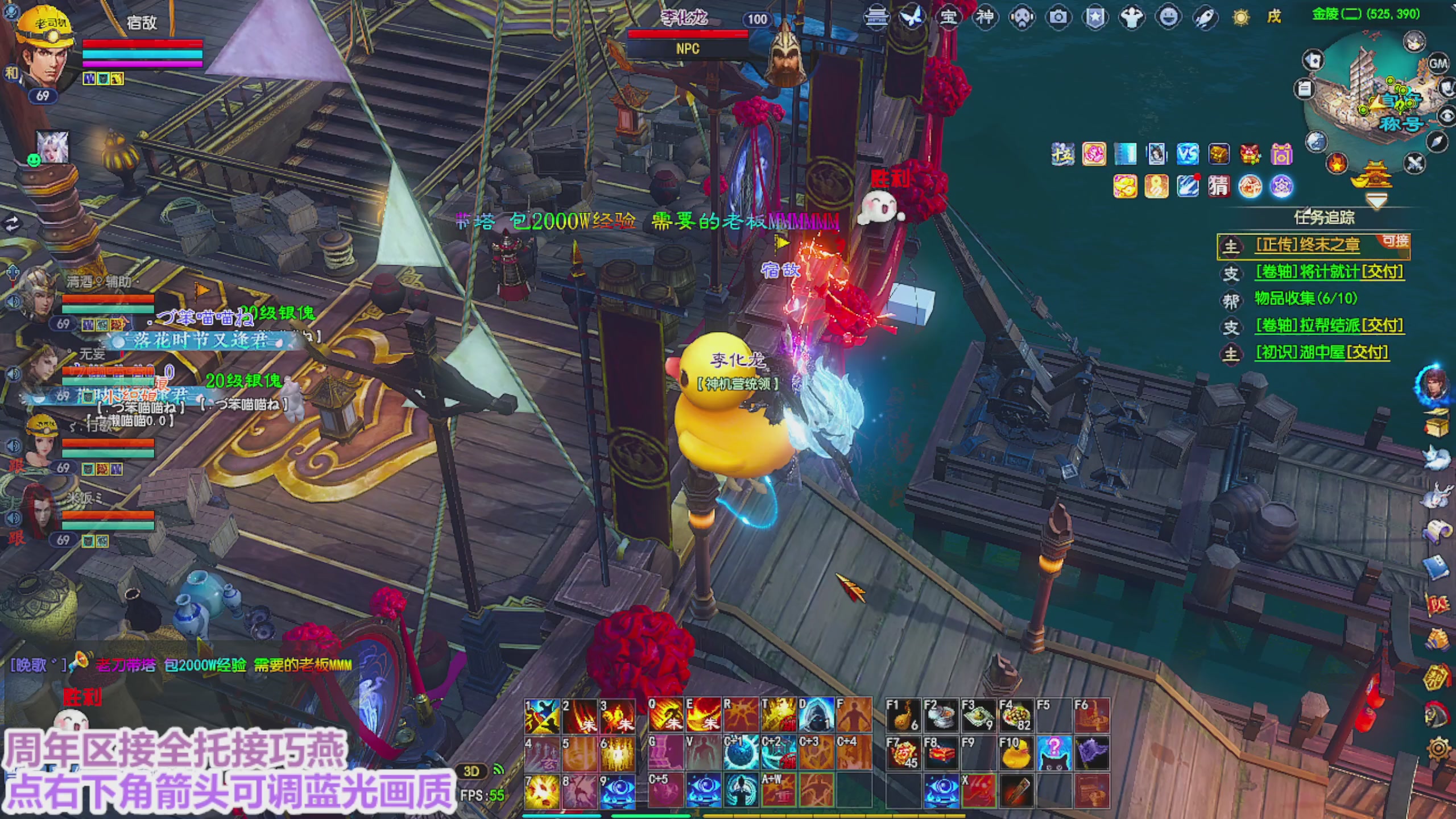
Task: Open the crossed swords button by minimap
Action: pyautogui.click(x=1414, y=164)
